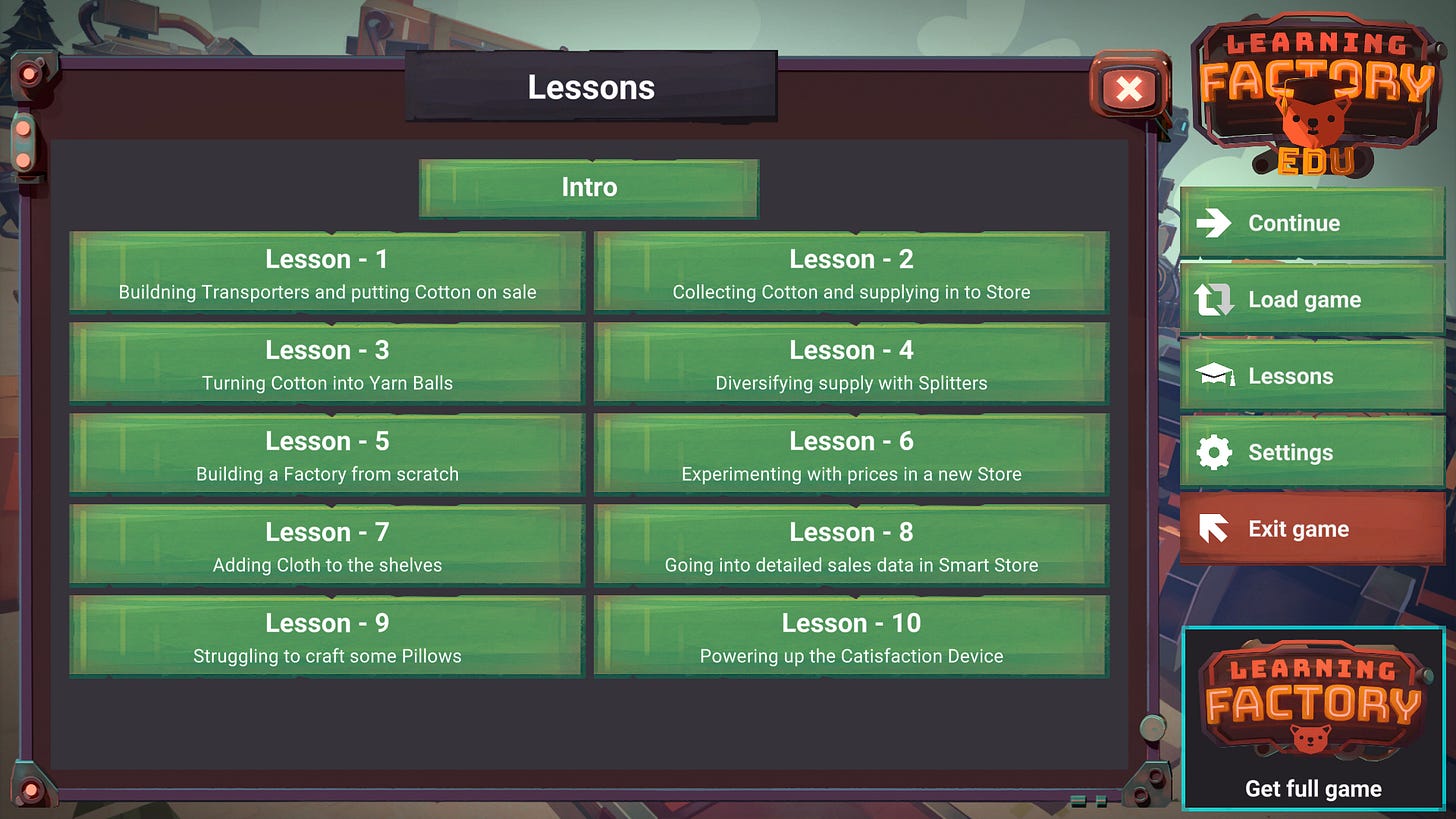Start Lesson 8 on Smart Store sales data

[850, 545]
